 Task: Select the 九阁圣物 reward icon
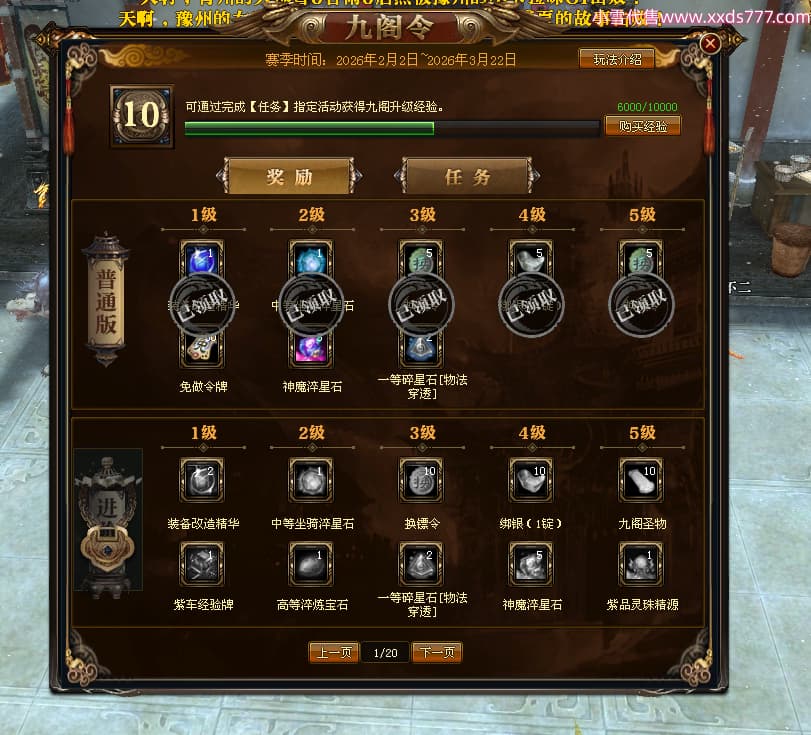point(641,479)
